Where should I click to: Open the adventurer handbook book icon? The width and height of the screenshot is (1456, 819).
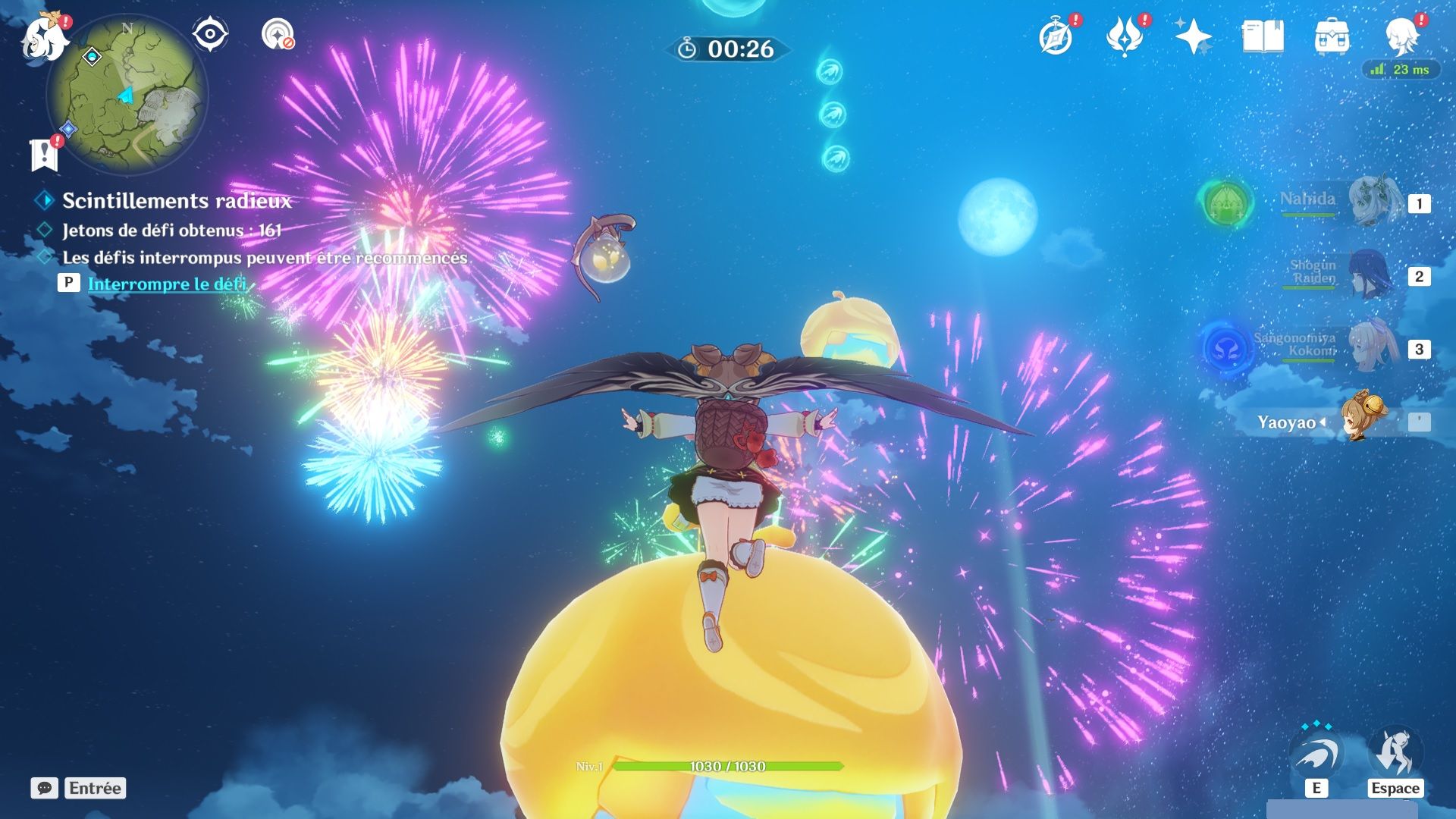[x=1263, y=36]
